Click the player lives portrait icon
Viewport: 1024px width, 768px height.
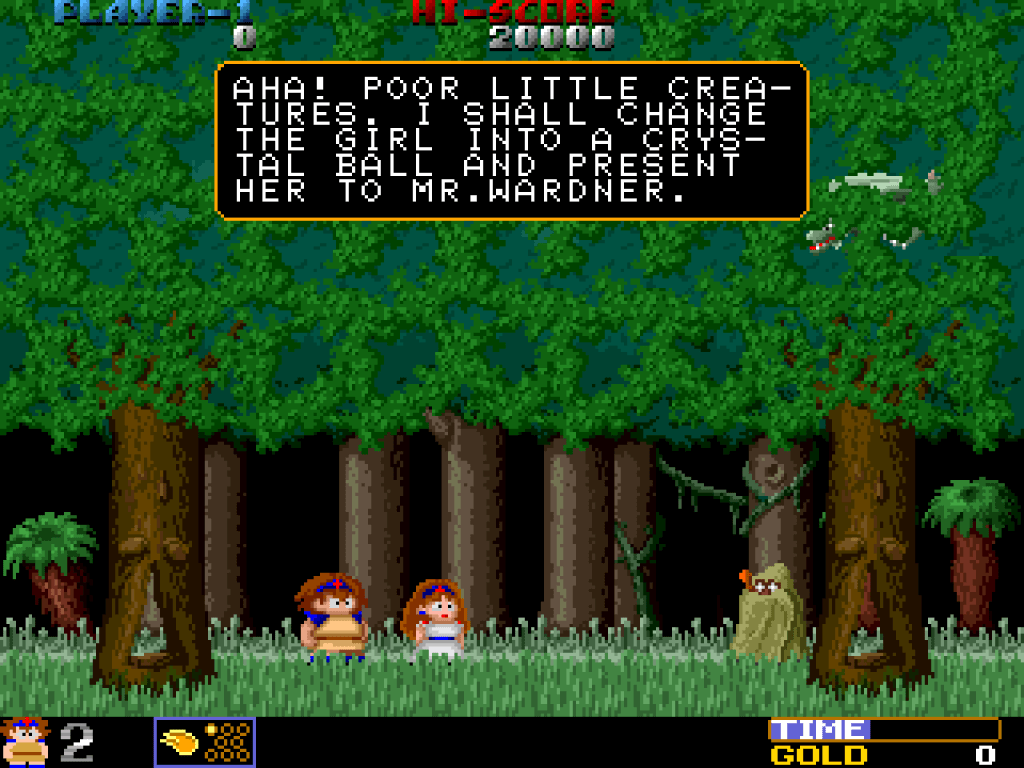[x=25, y=742]
